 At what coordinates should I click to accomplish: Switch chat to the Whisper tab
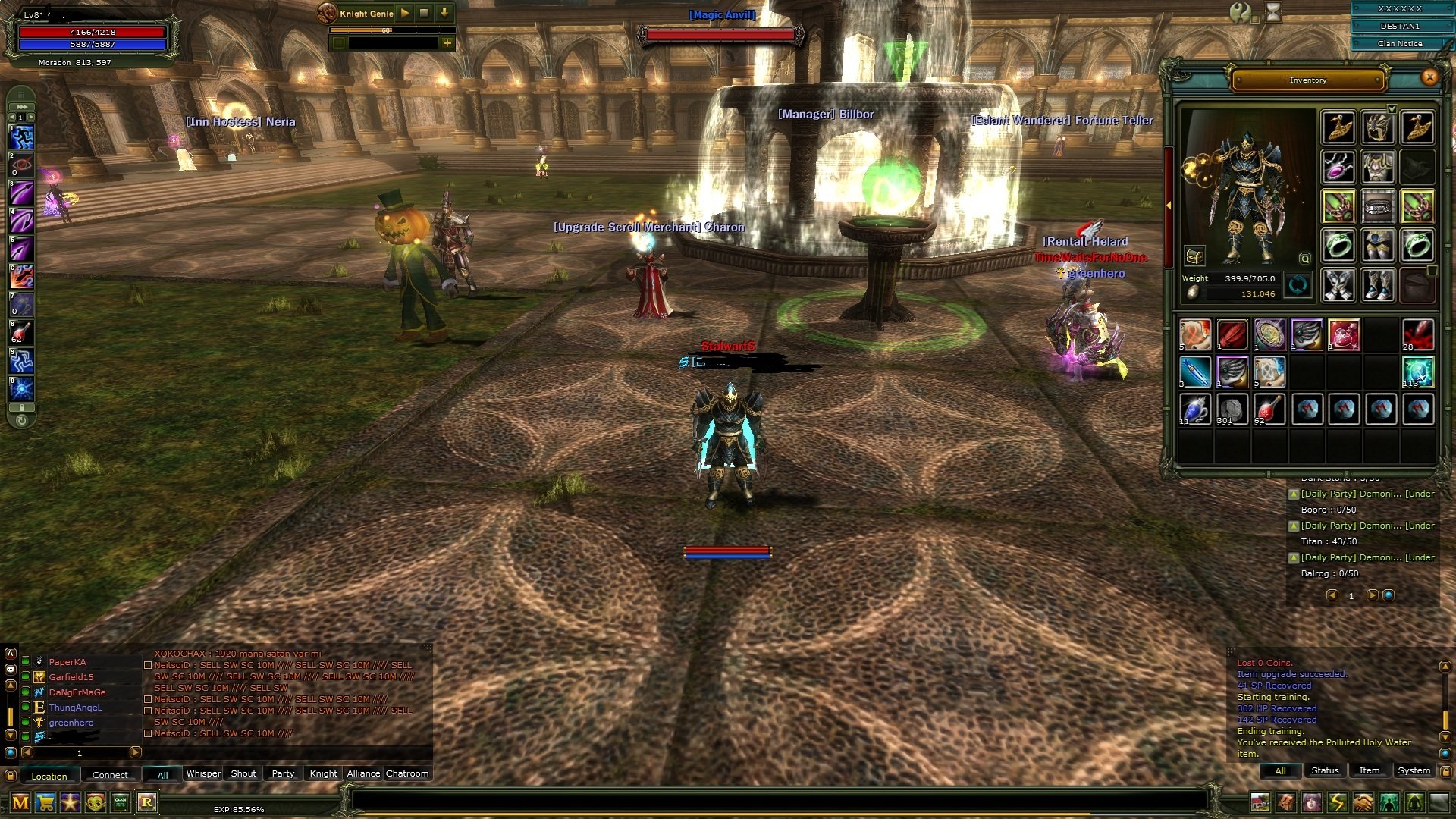point(203,773)
